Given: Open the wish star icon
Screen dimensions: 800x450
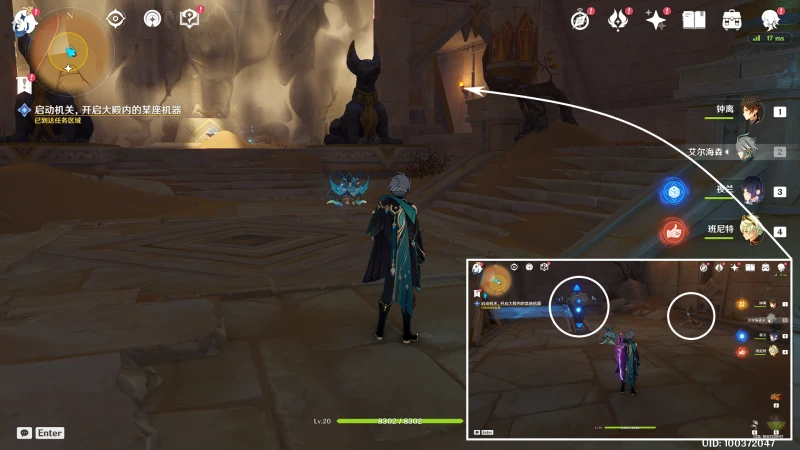Looking at the screenshot, I should (656, 19).
